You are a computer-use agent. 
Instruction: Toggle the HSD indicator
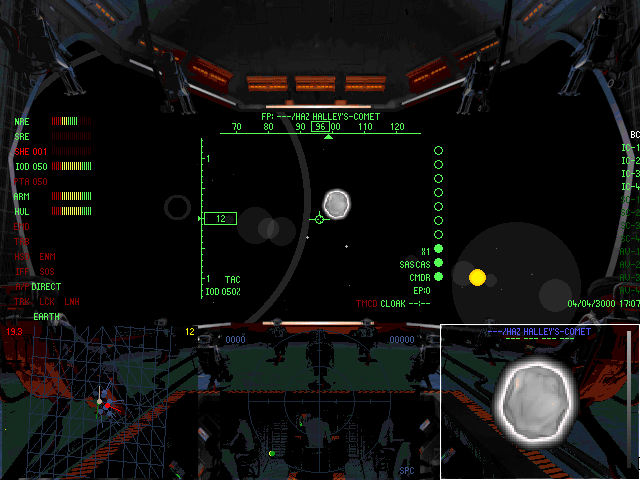click(x=21, y=257)
